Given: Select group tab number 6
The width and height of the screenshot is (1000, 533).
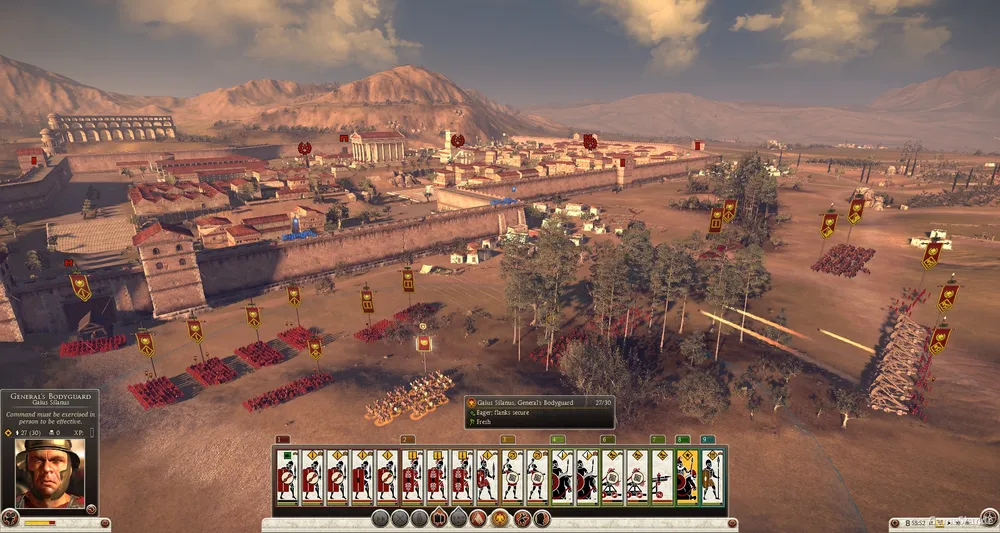Looking at the screenshot, I should tap(607, 439).
